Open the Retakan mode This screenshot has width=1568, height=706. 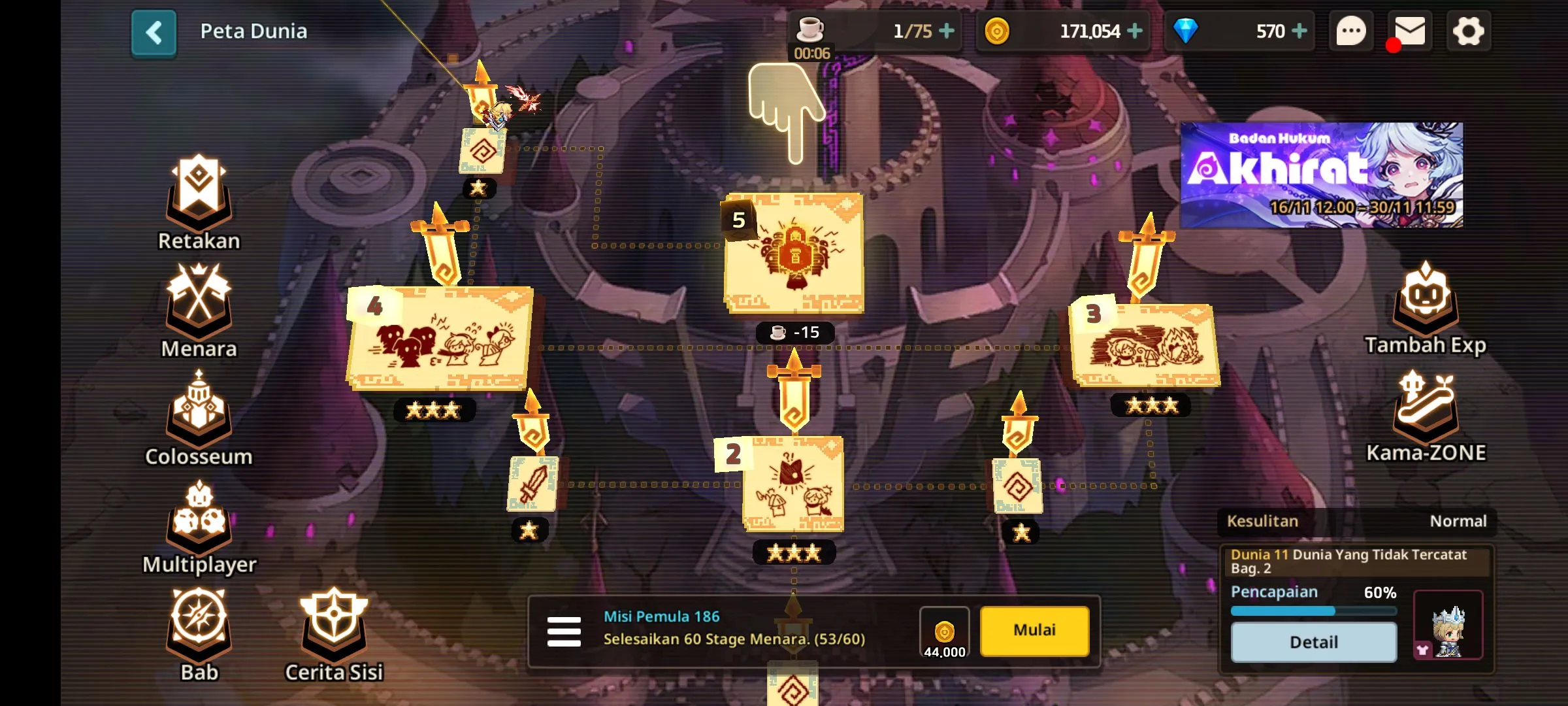[199, 196]
